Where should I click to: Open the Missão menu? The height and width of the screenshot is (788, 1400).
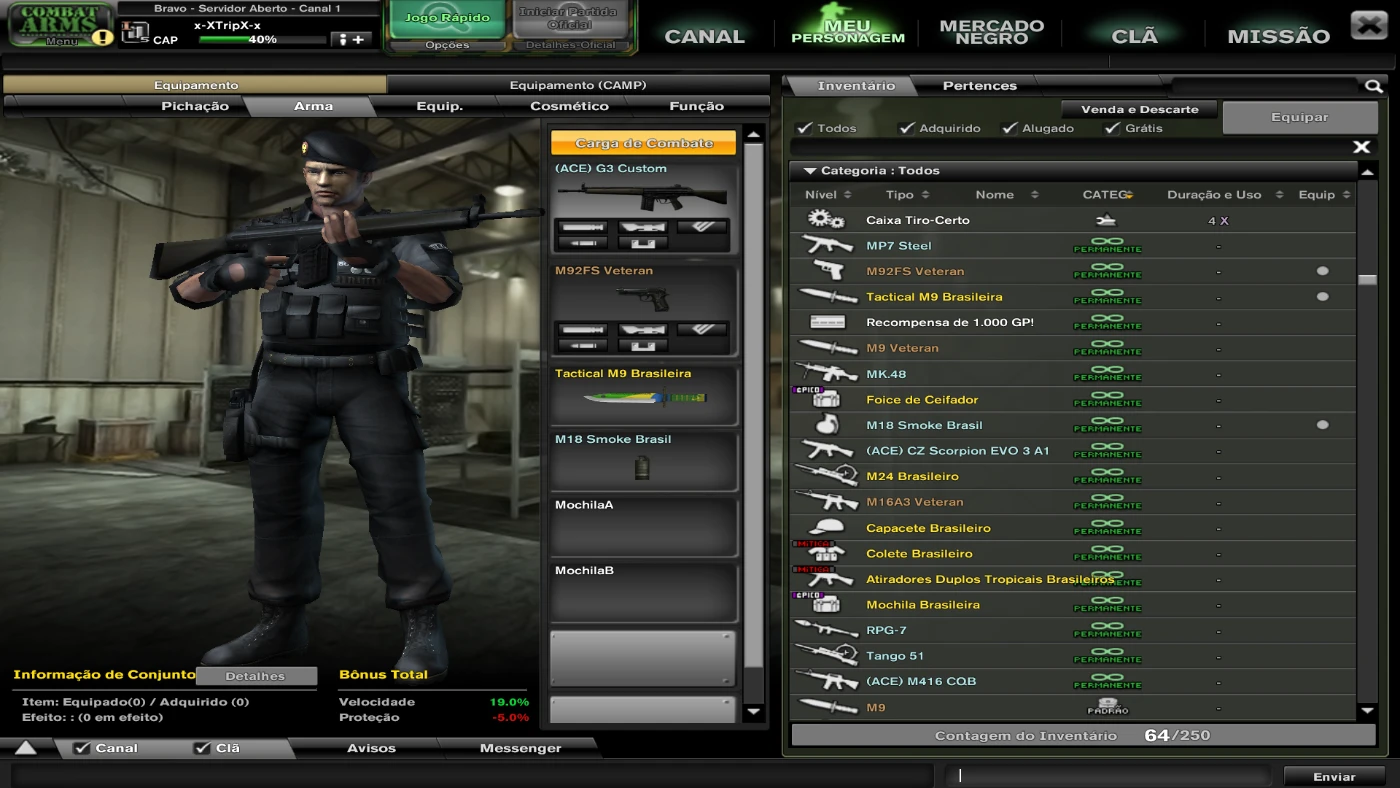pos(1278,36)
